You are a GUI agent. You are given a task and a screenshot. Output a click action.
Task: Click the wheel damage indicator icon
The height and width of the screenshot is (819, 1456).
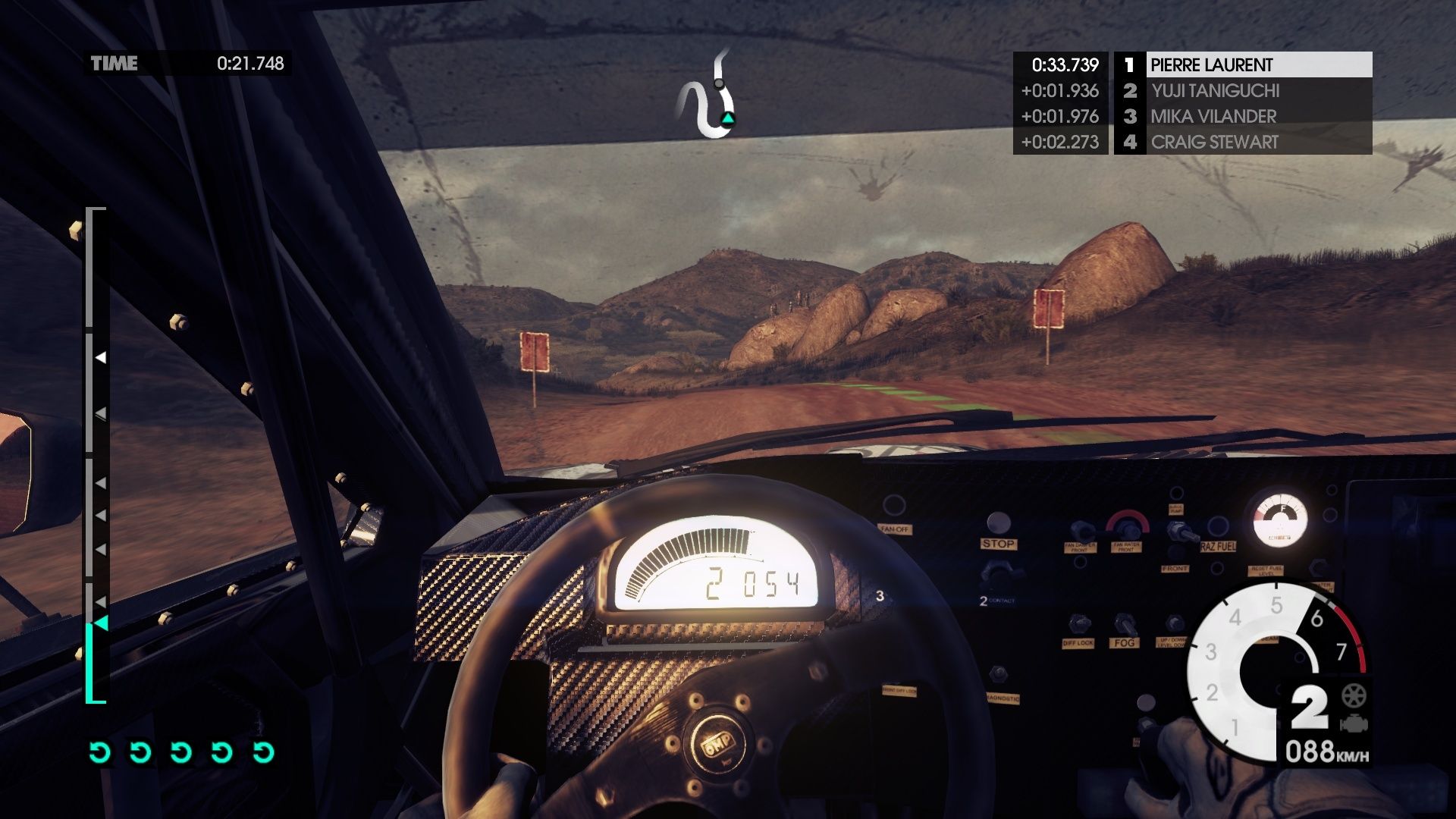pyautogui.click(x=1354, y=695)
